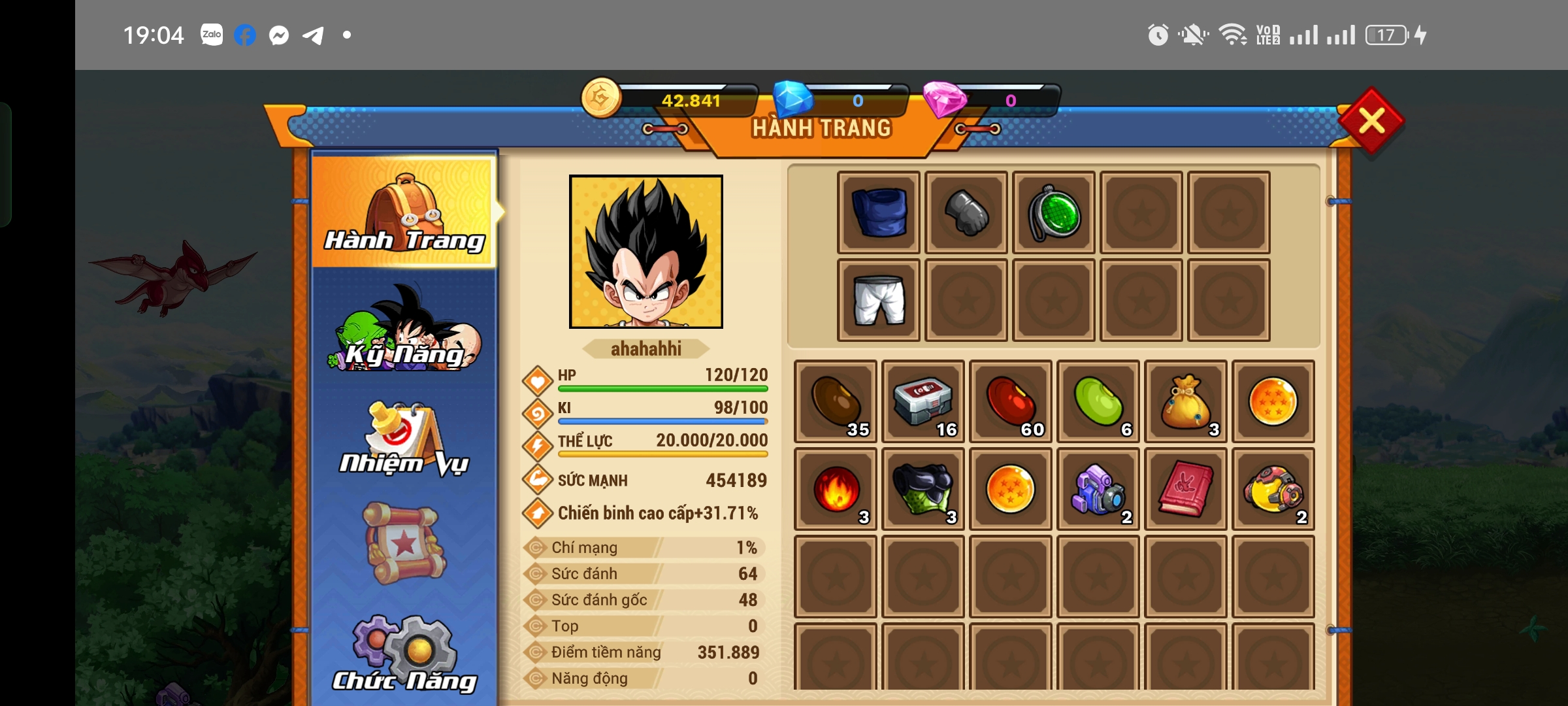Select the red bean stack of 60
The image size is (1568, 706).
coord(1011,401)
